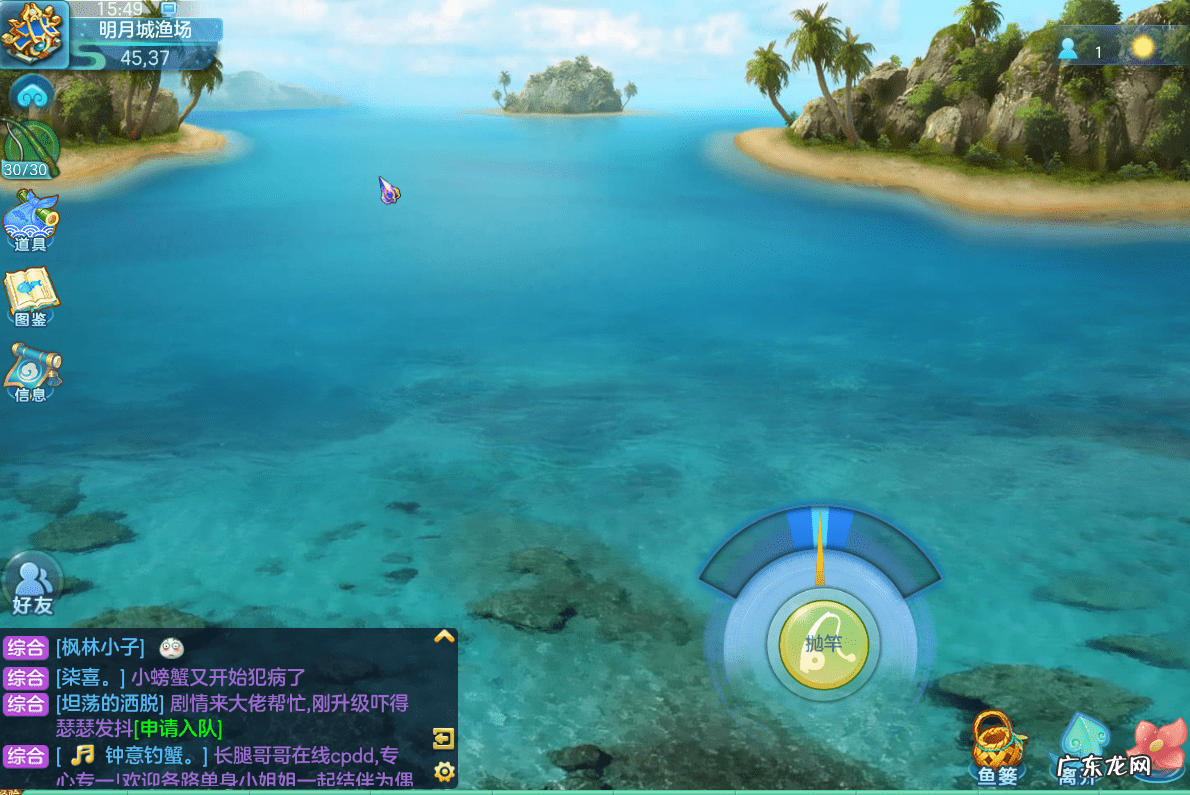This screenshot has height=795, width=1190.
Task: Click the yellow chat exit arrow icon
Action: tap(444, 739)
